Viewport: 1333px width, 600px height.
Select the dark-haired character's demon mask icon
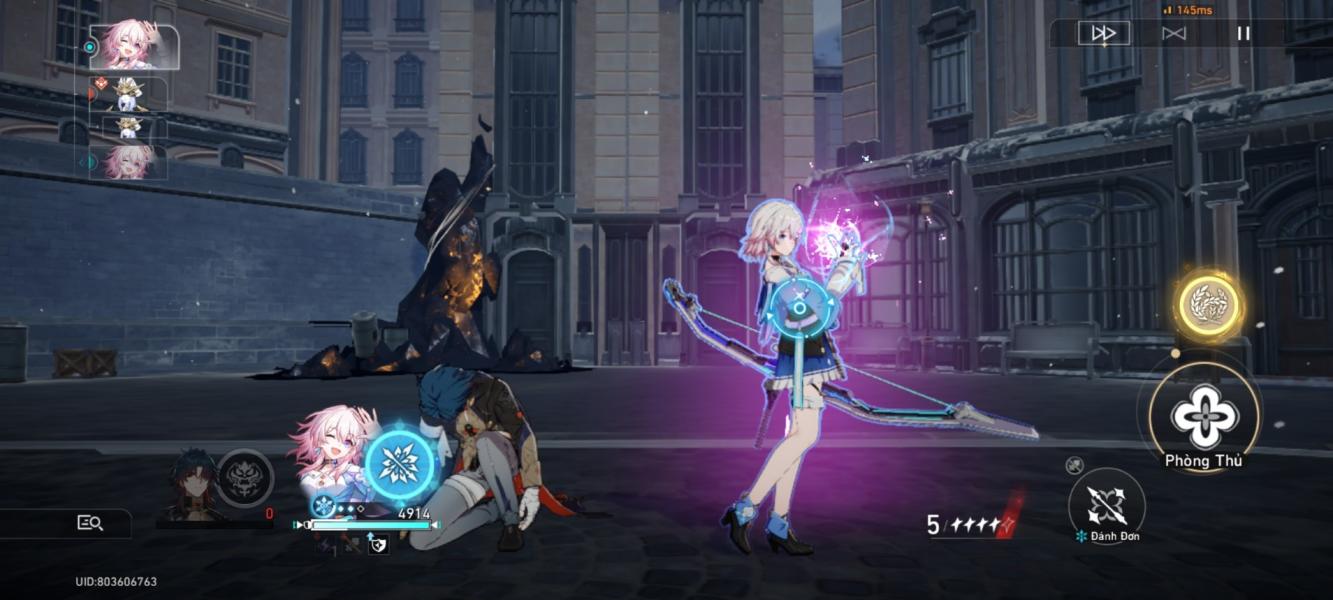point(245,478)
